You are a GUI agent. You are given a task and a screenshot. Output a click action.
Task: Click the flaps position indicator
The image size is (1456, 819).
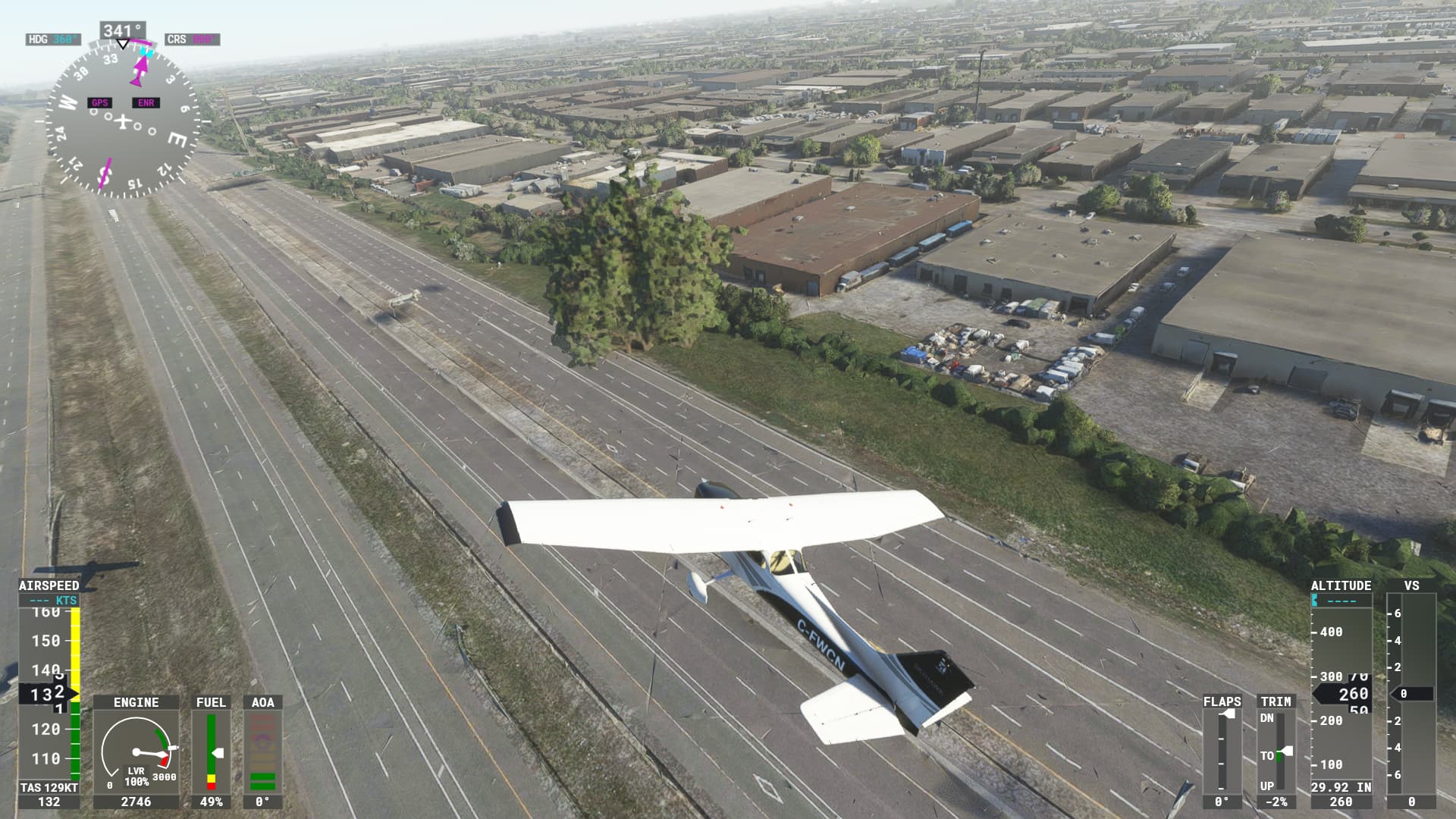[x=1222, y=750]
